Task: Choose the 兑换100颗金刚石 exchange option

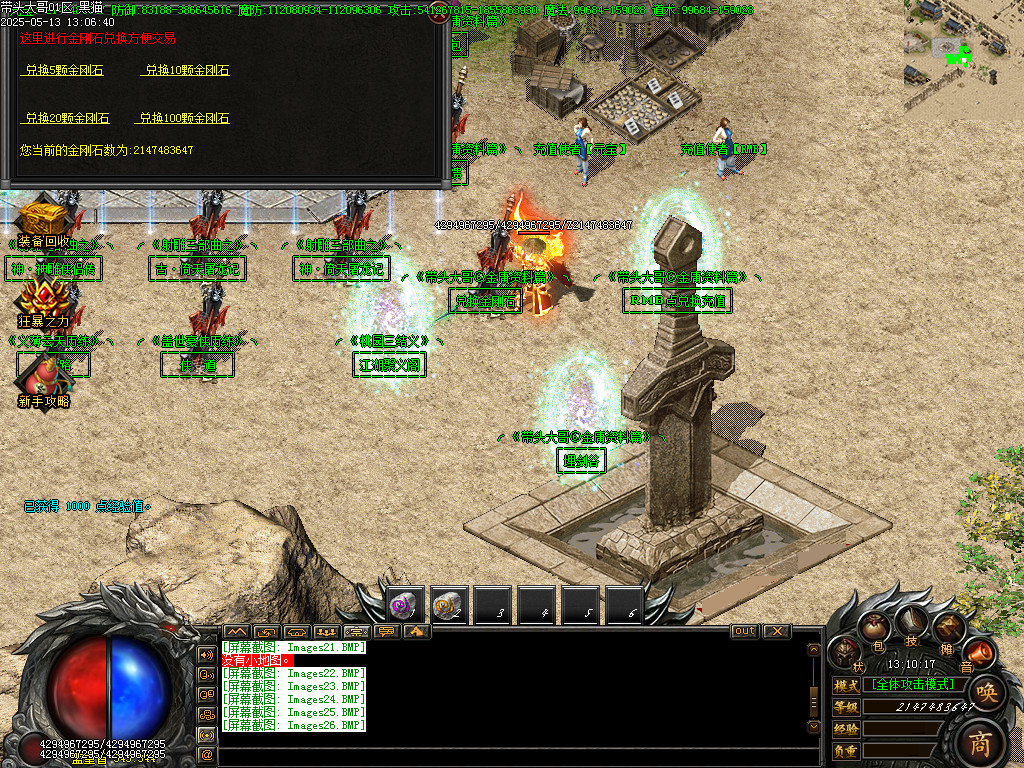Action: [x=183, y=118]
